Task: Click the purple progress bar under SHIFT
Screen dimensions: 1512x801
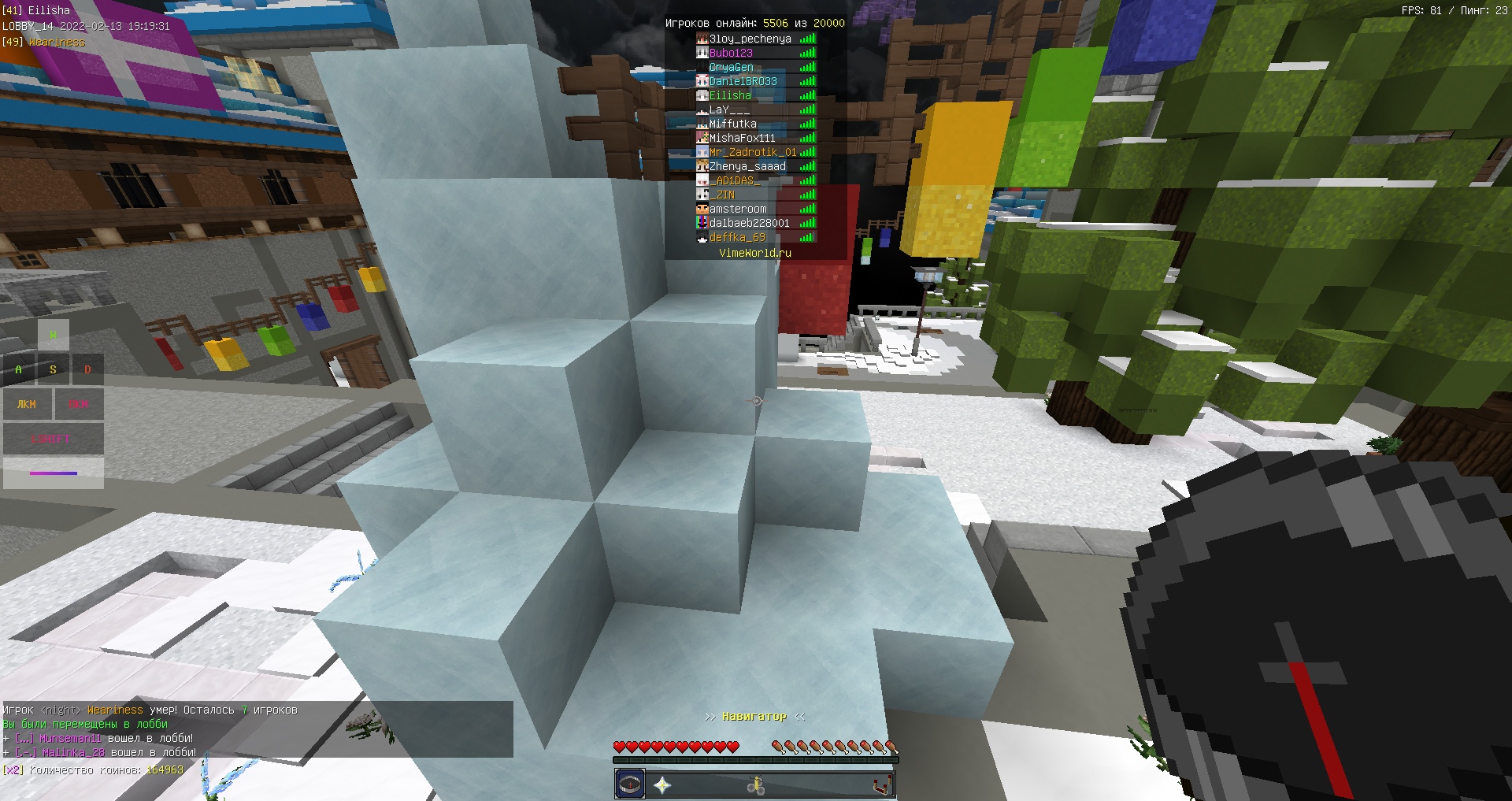Action: pyautogui.click(x=54, y=473)
